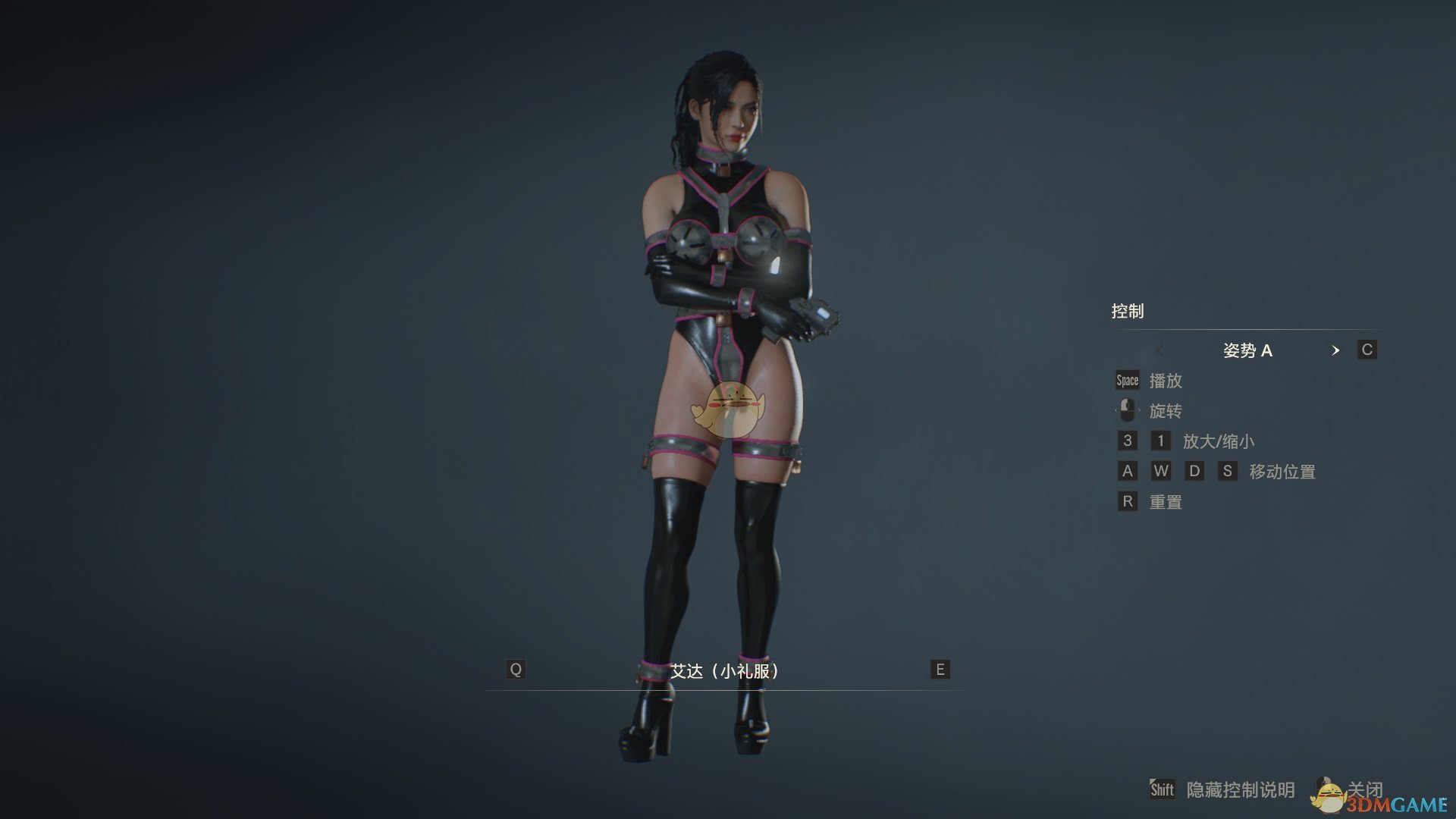Click the 1 badge for 缩小 zoom control

pyautogui.click(x=1161, y=441)
